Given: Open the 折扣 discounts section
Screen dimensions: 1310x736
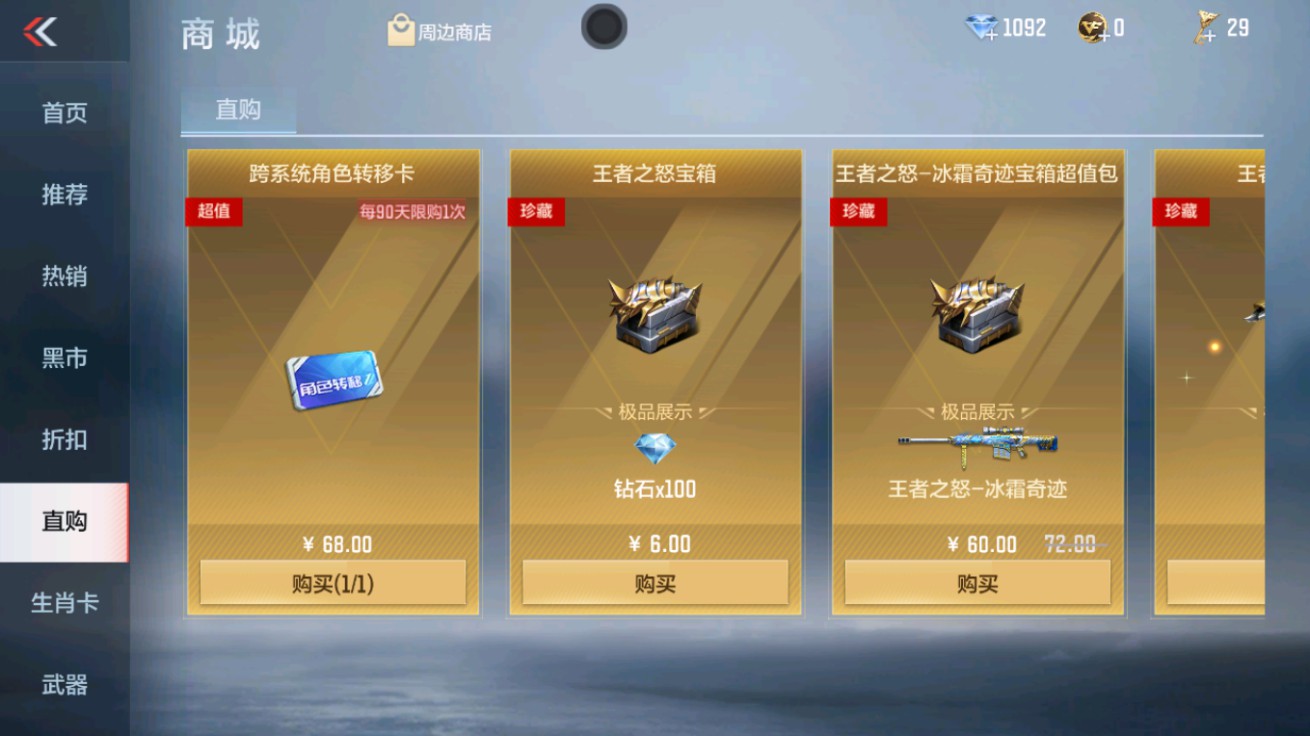Looking at the screenshot, I should [x=62, y=440].
